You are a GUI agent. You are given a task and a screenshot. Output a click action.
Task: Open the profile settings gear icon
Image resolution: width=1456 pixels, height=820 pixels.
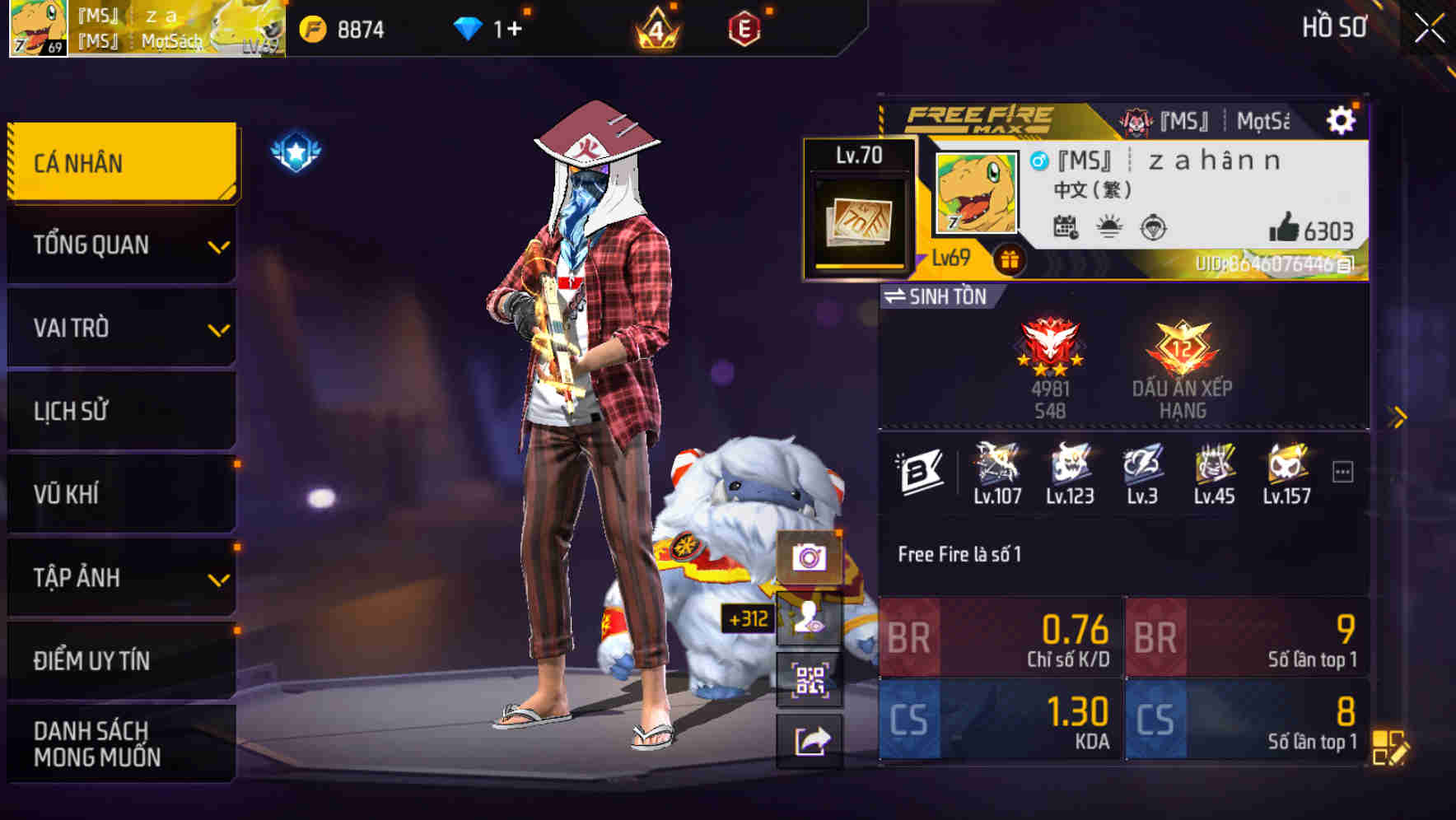[x=1342, y=119]
